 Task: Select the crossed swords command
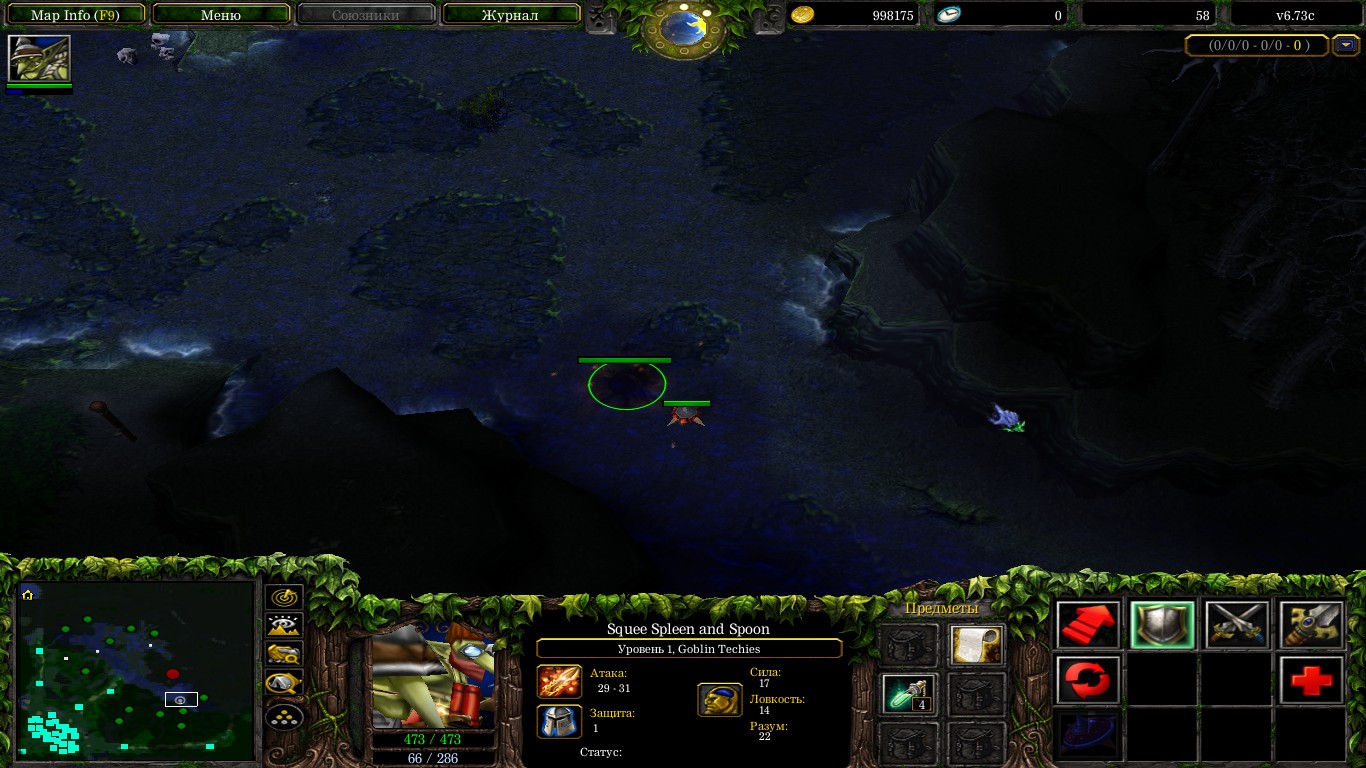1237,626
